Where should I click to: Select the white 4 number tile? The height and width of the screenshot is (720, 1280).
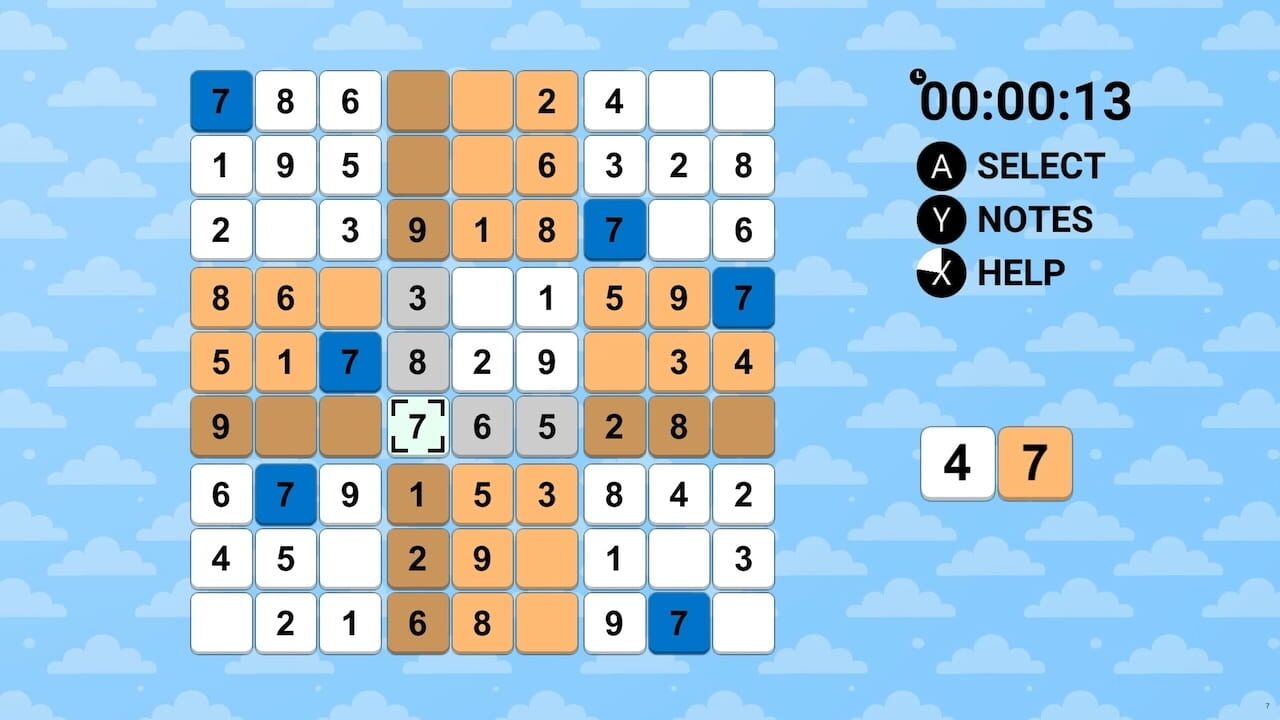coord(957,462)
